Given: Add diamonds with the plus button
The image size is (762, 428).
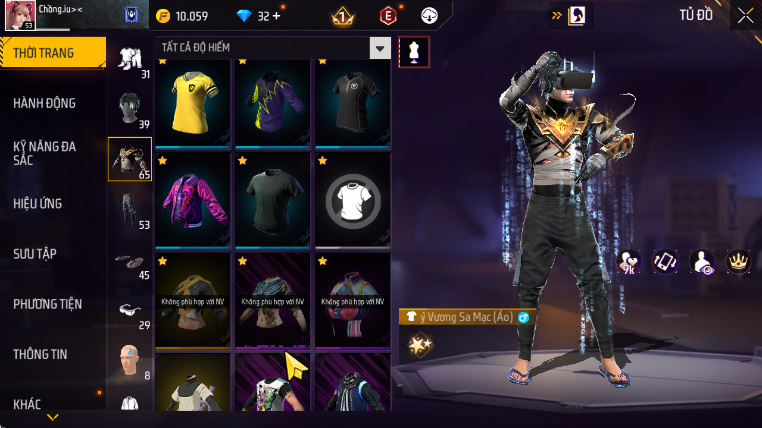Looking at the screenshot, I should tap(276, 16).
